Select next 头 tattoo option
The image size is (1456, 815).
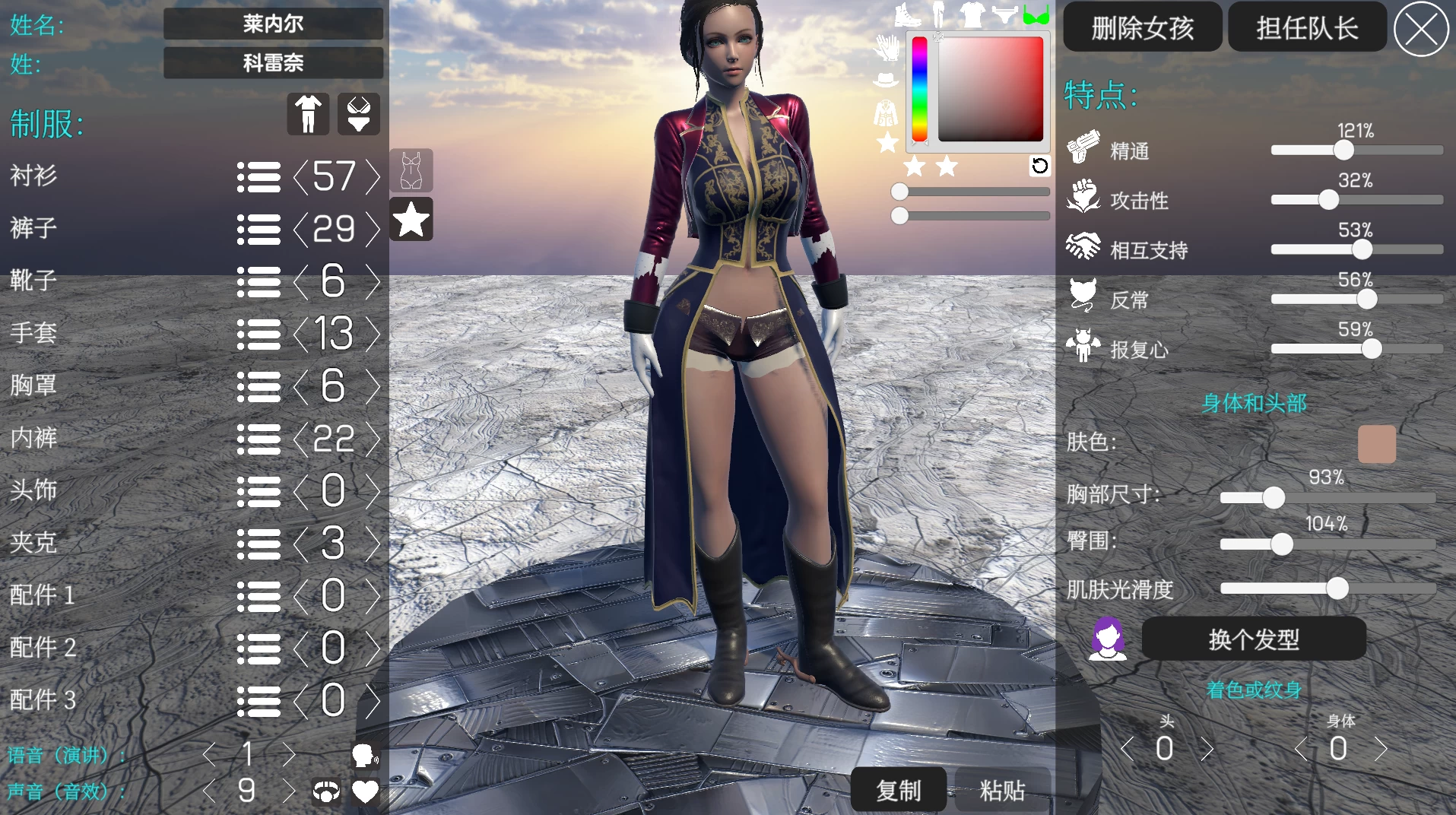pyautogui.click(x=1207, y=749)
